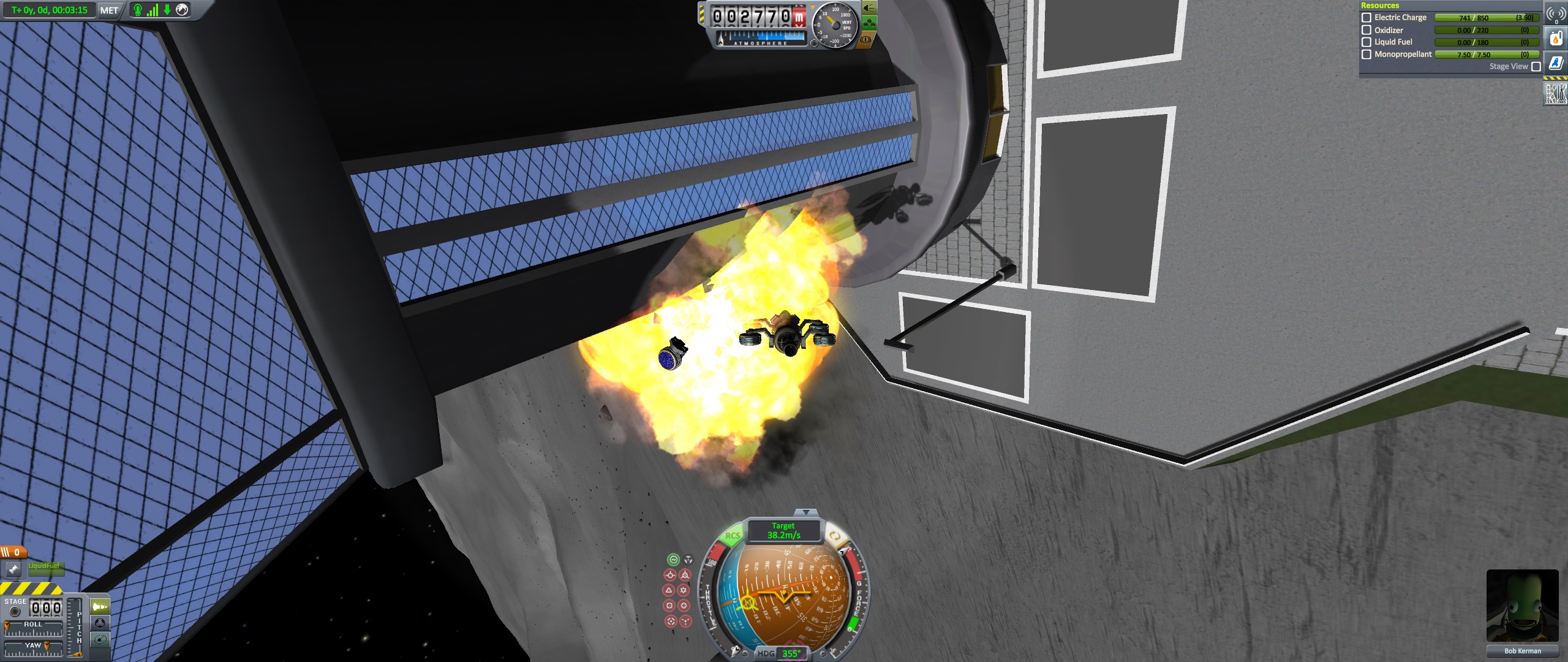Toggle the RCS button on the navball

(733, 536)
